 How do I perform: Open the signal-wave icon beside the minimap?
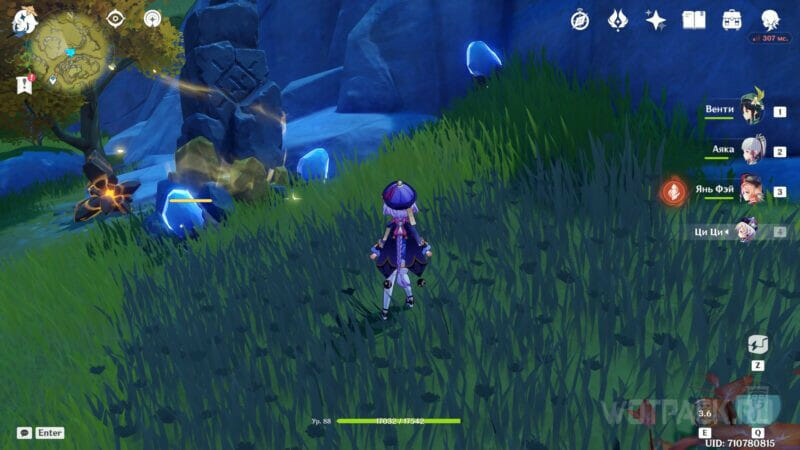tap(152, 18)
